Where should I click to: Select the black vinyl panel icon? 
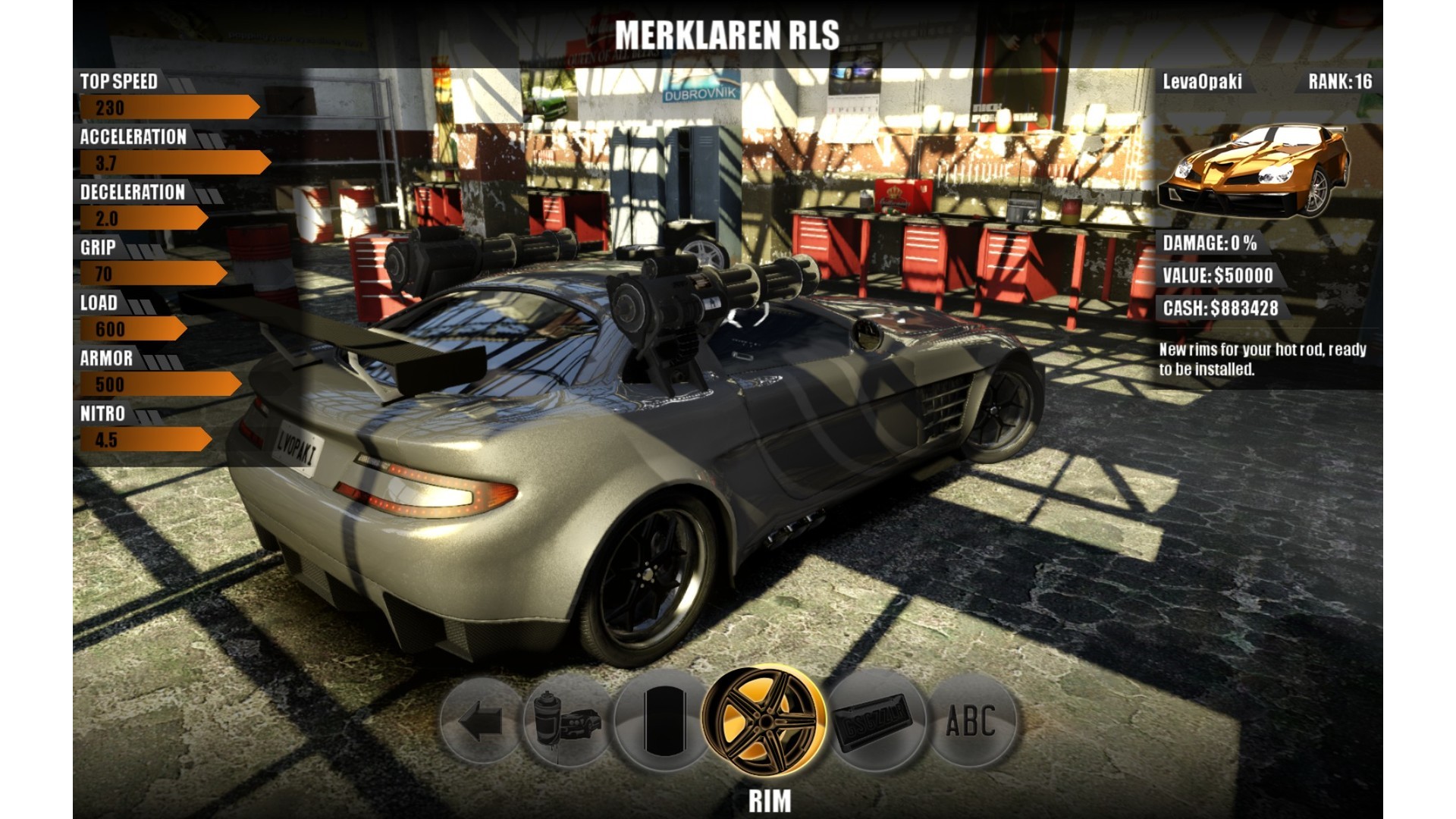click(x=663, y=721)
